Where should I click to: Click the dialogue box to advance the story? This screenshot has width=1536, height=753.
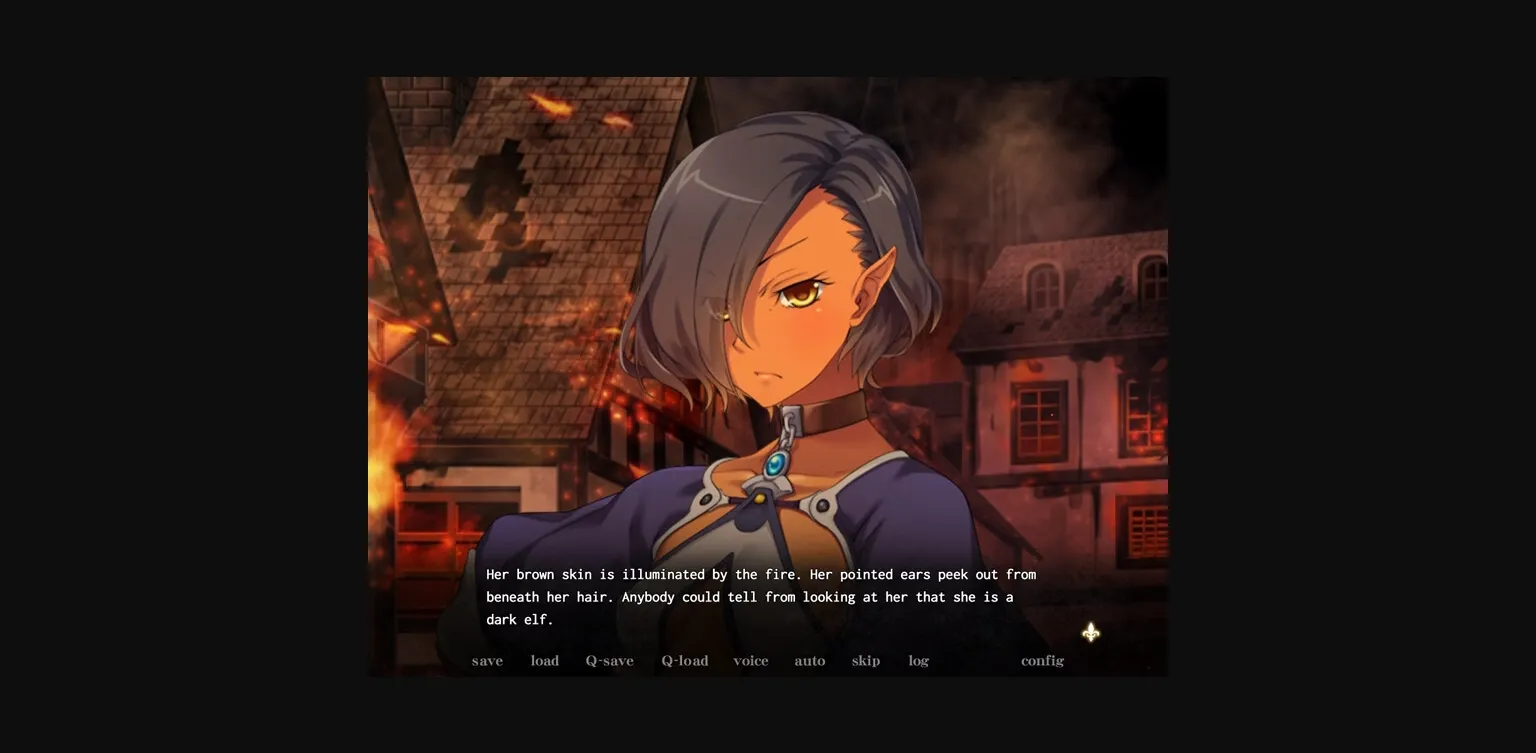click(760, 596)
